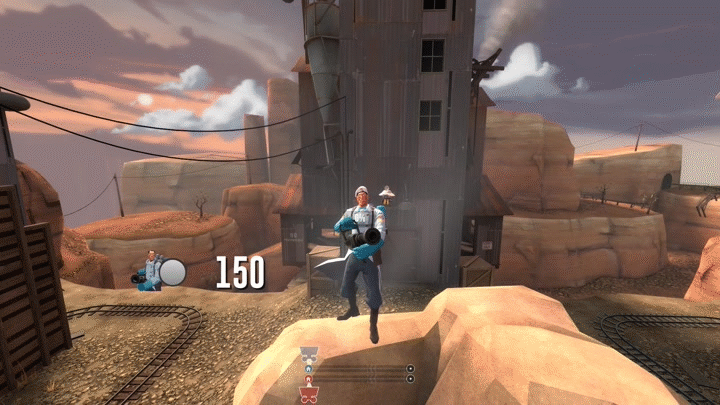Click the Medic class portrait
720x405 pixels.
tap(151, 270)
